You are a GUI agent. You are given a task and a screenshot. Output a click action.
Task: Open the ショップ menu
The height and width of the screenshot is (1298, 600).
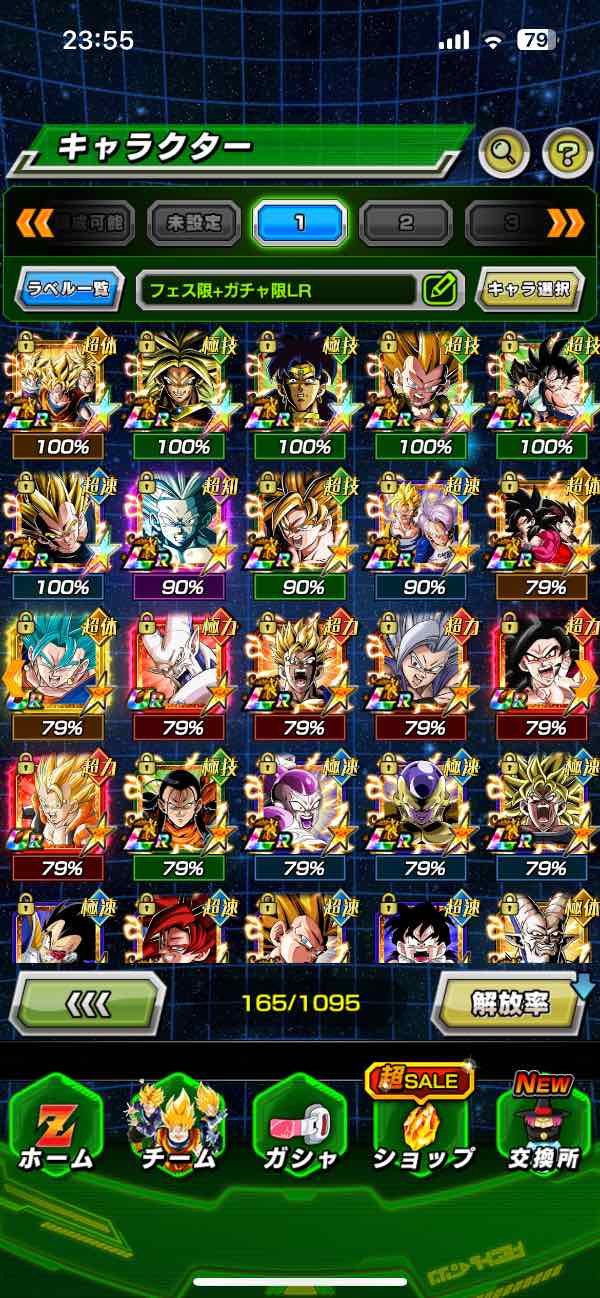423,1127
